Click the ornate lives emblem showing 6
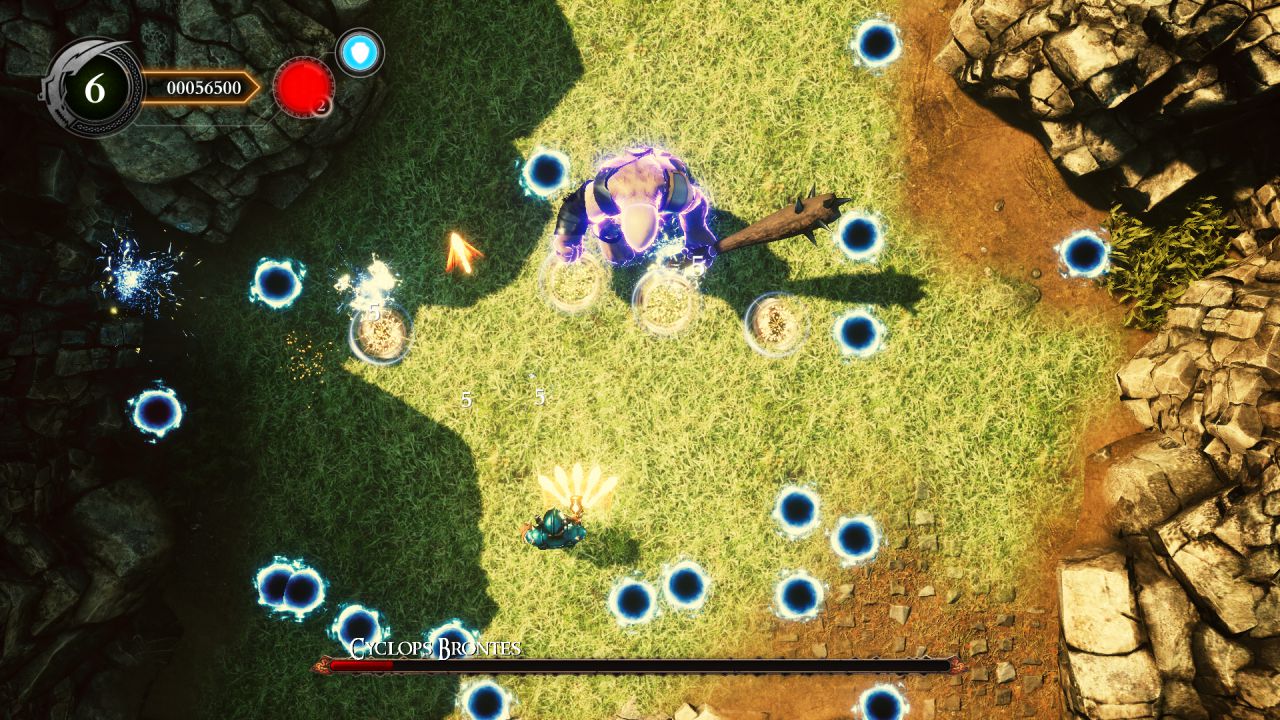 point(94,88)
